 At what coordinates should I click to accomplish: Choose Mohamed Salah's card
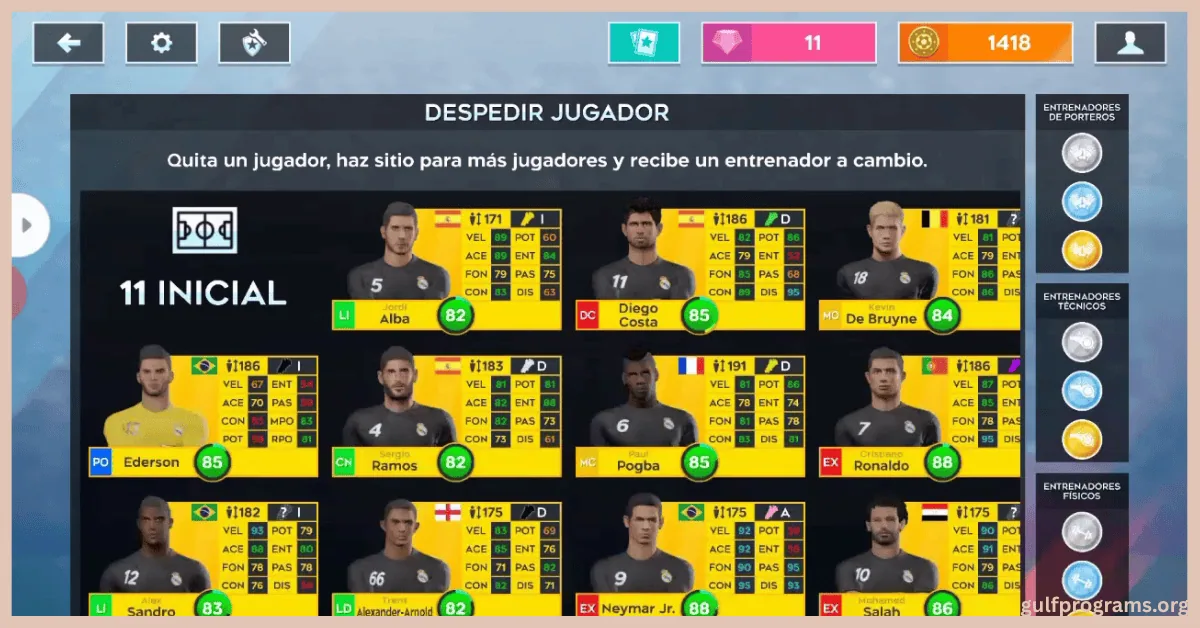[x=920, y=560]
